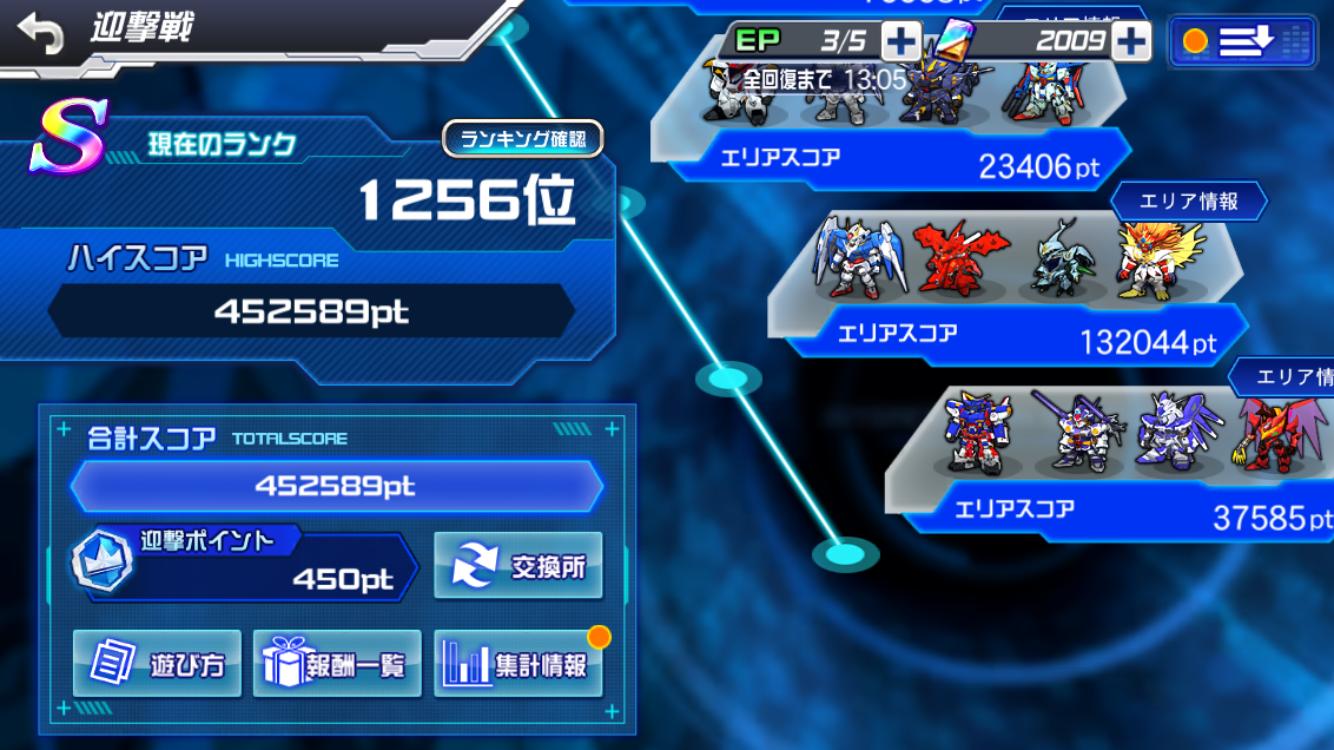Open the ランキング確認 ranking check
This screenshot has height=750, width=1334.
tap(523, 140)
